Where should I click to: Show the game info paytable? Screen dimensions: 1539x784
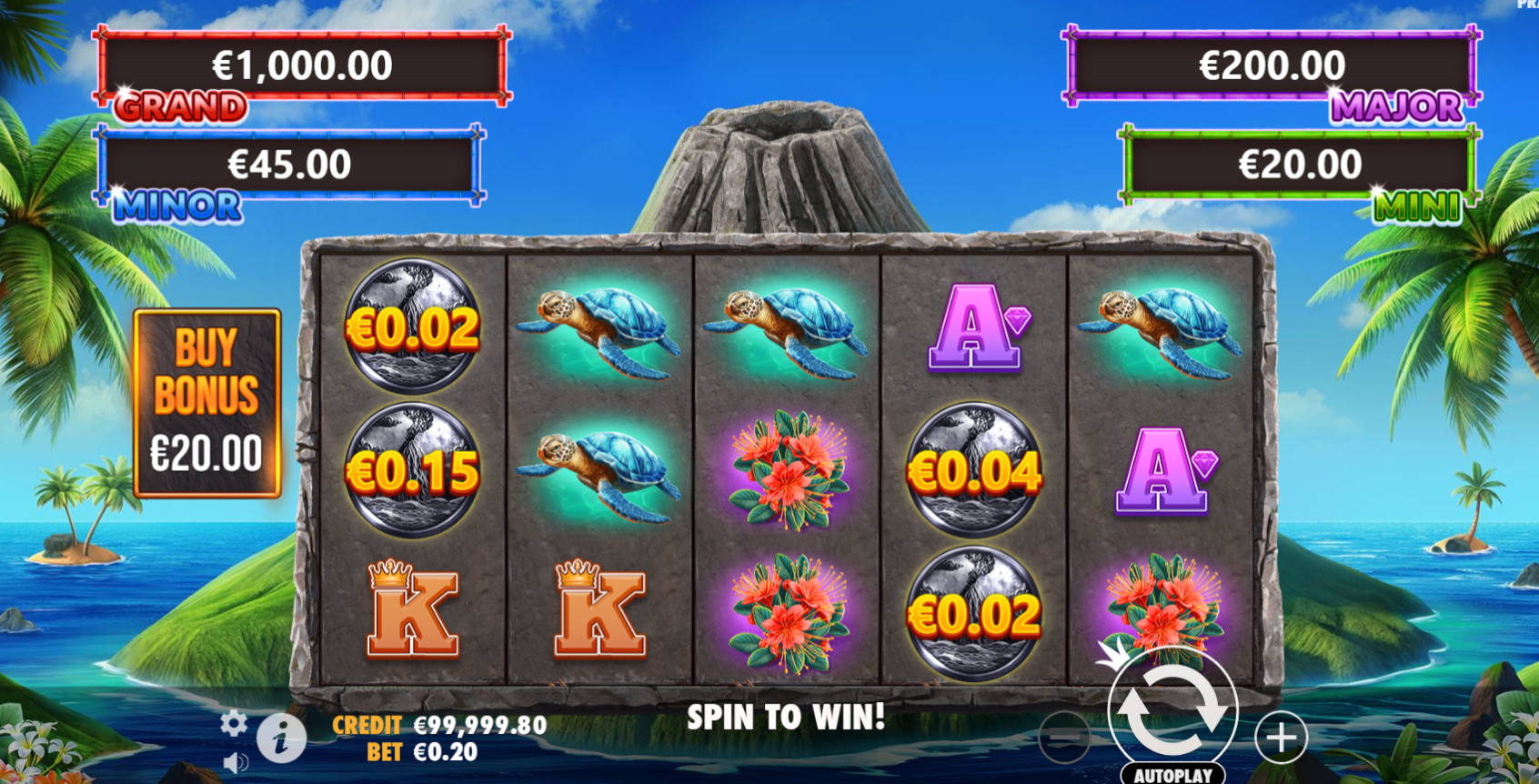click(x=281, y=738)
